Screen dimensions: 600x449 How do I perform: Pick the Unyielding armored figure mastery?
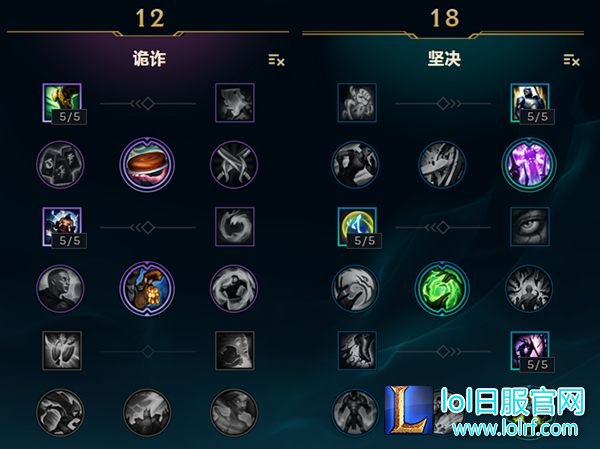tap(529, 102)
